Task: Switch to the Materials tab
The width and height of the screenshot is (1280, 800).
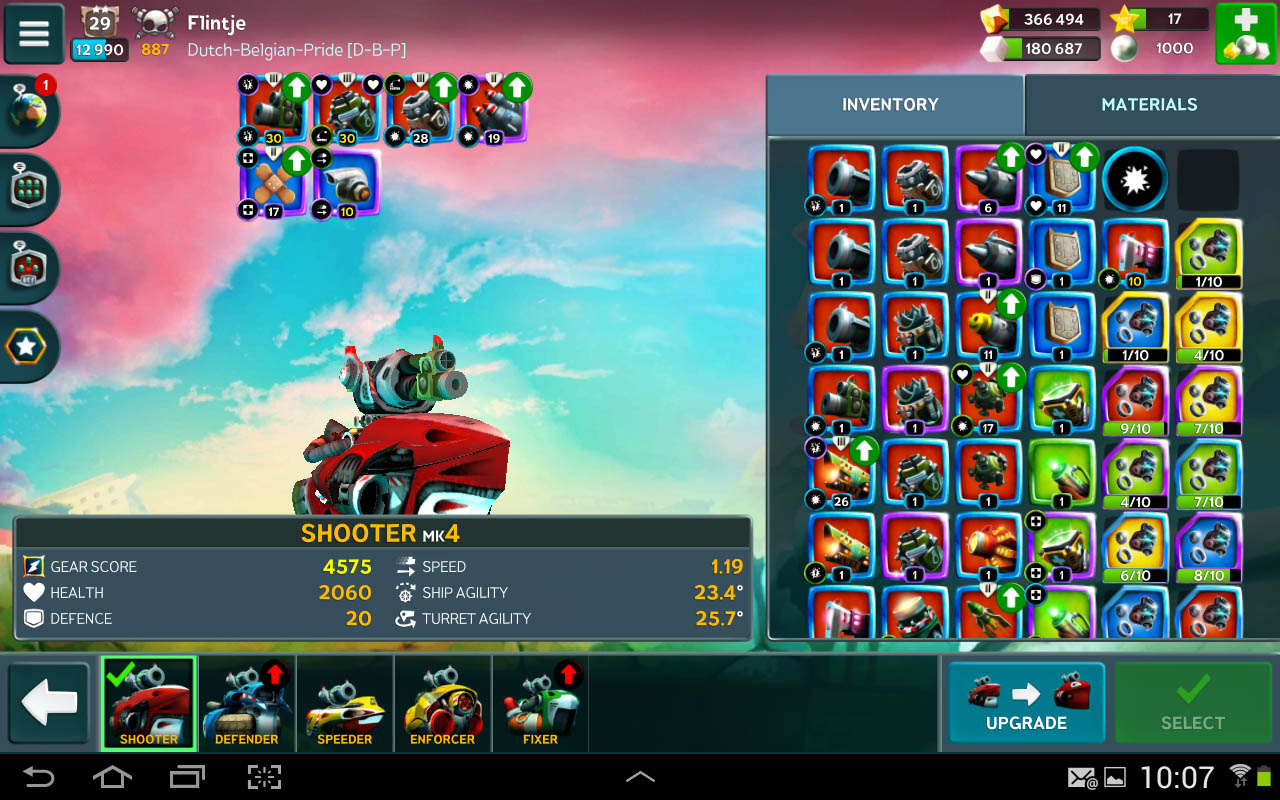Action: 1149,104
